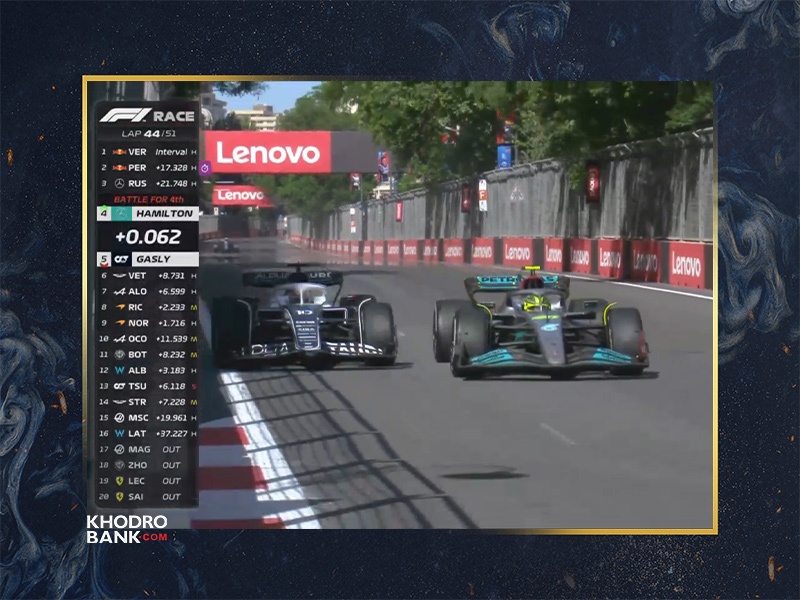This screenshot has height=600, width=800.
Task: Select the ALO row in the standings
Action: pyautogui.click(x=148, y=291)
